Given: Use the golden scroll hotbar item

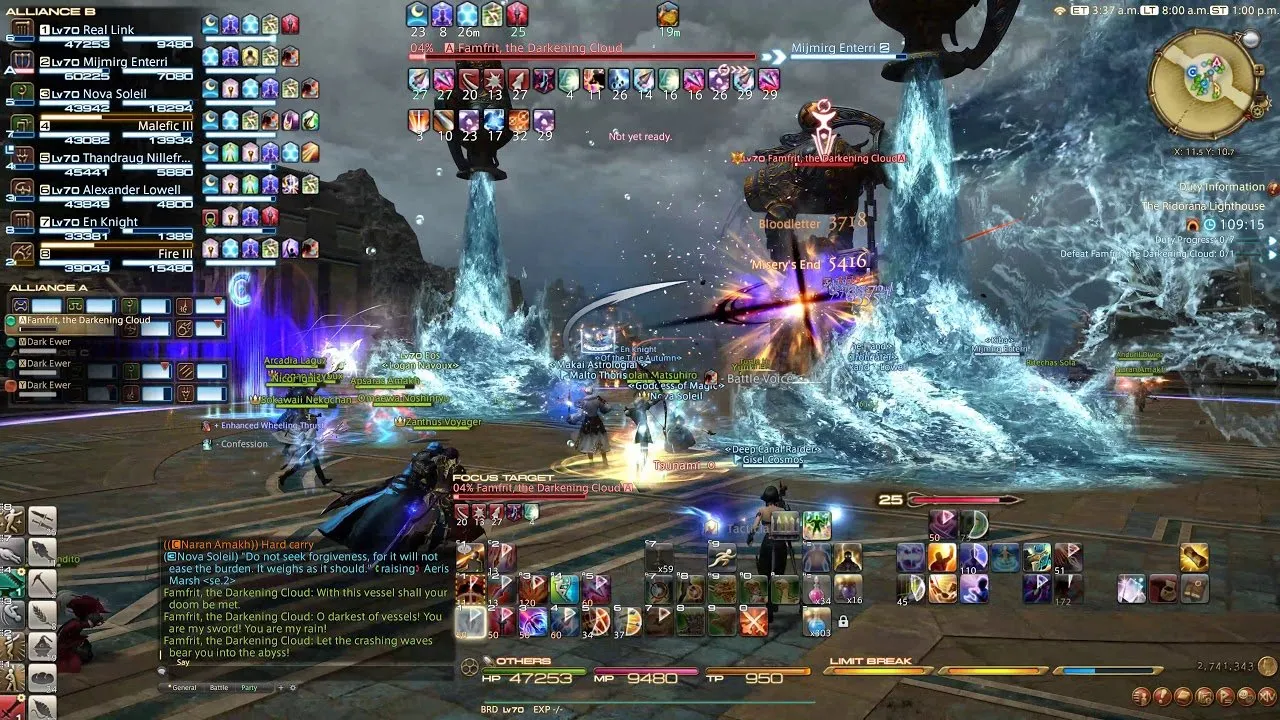Looking at the screenshot, I should (x=1193, y=558).
